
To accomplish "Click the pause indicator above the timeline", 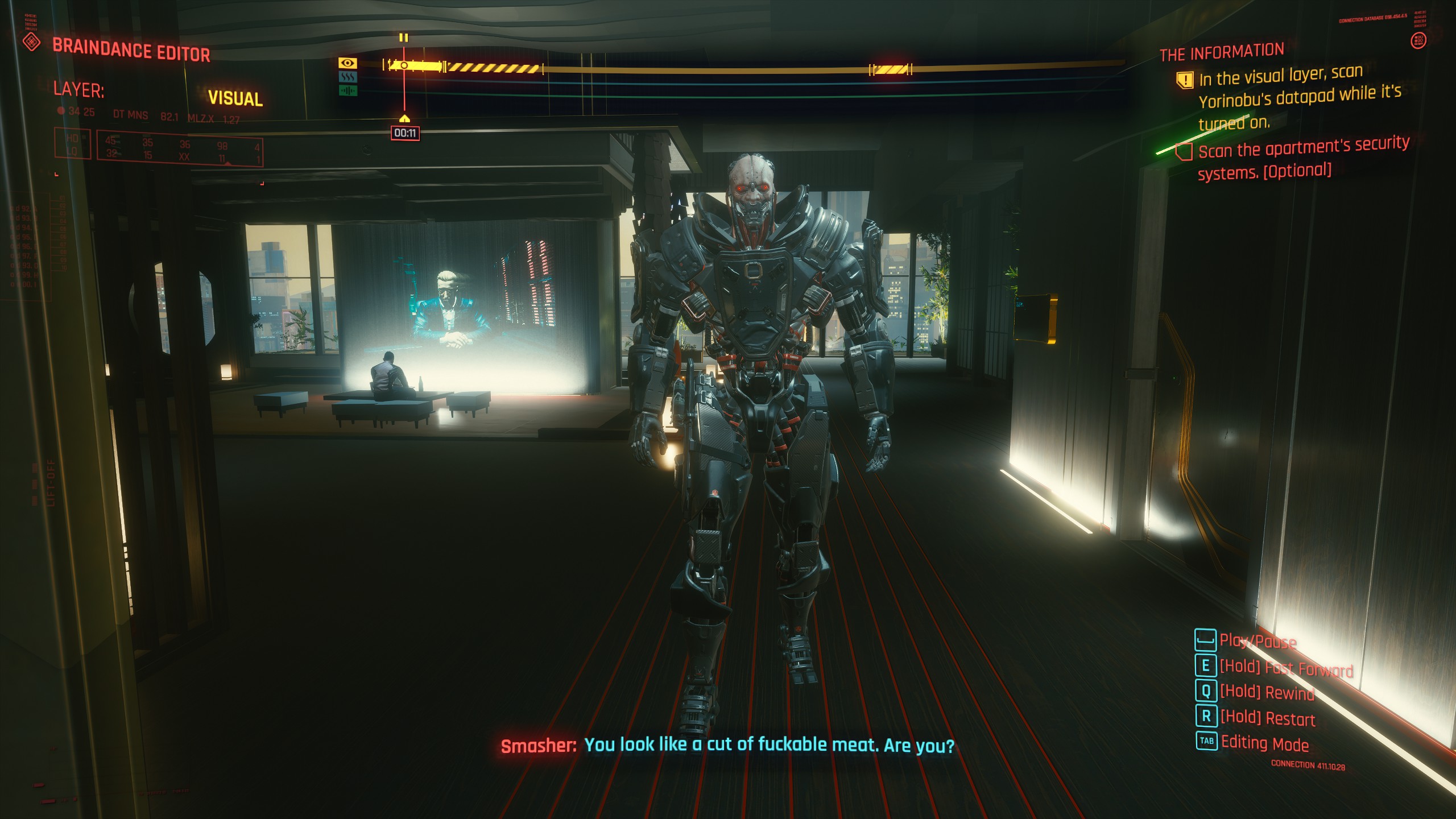I will coord(404,38).
